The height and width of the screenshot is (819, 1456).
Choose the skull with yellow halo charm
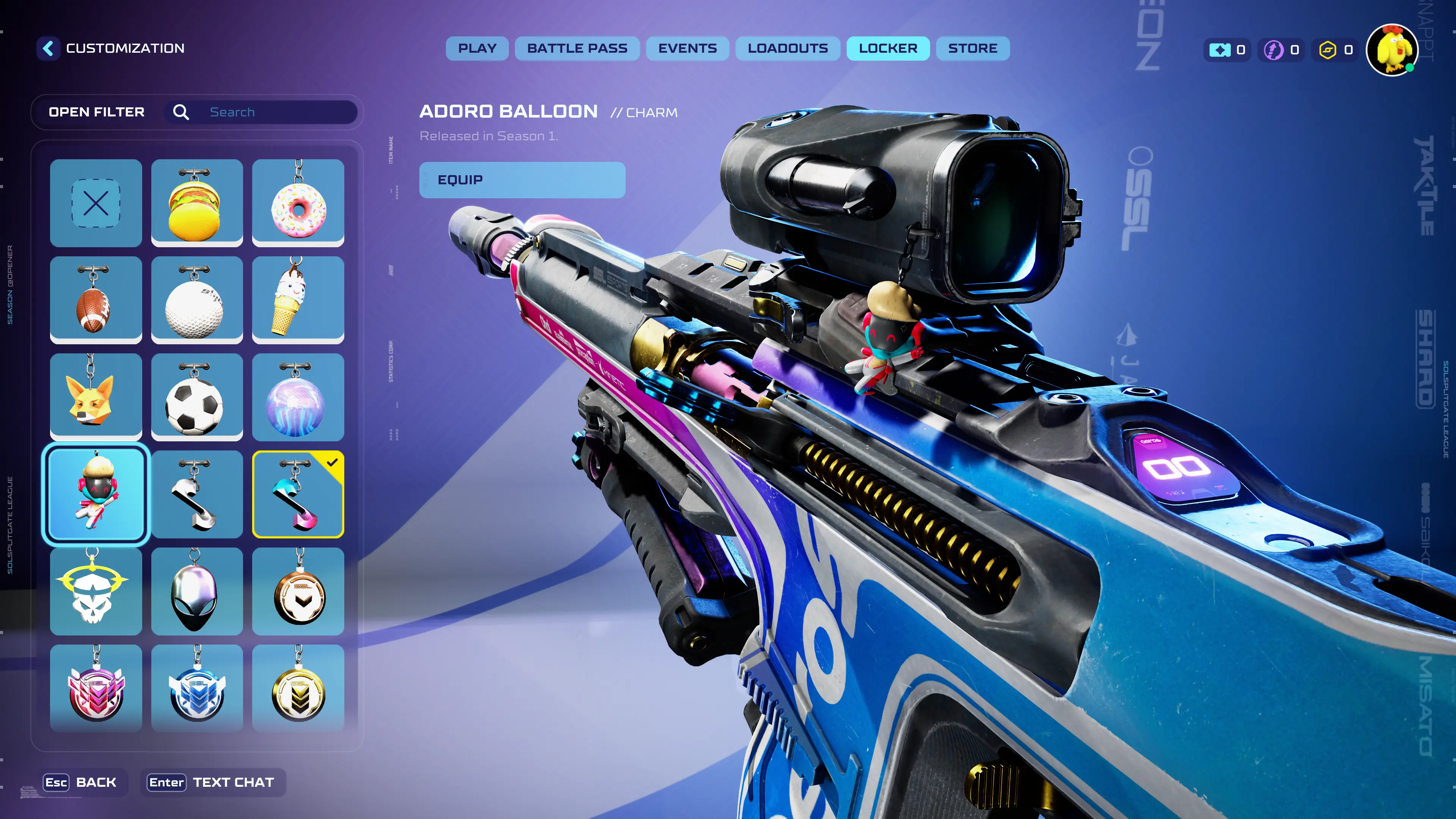pyautogui.click(x=96, y=591)
